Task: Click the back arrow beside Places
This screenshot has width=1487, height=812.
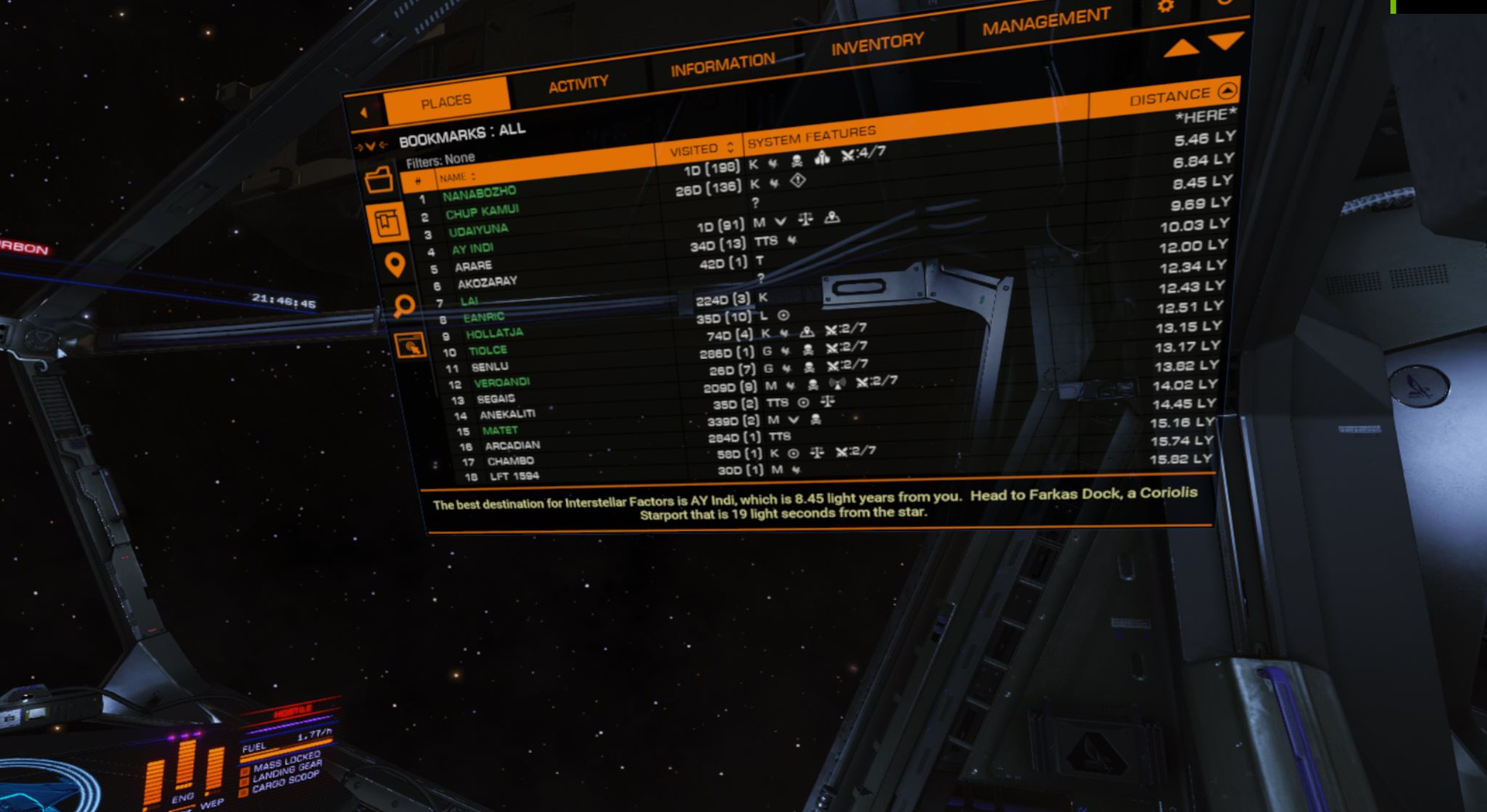Action: 364,113
